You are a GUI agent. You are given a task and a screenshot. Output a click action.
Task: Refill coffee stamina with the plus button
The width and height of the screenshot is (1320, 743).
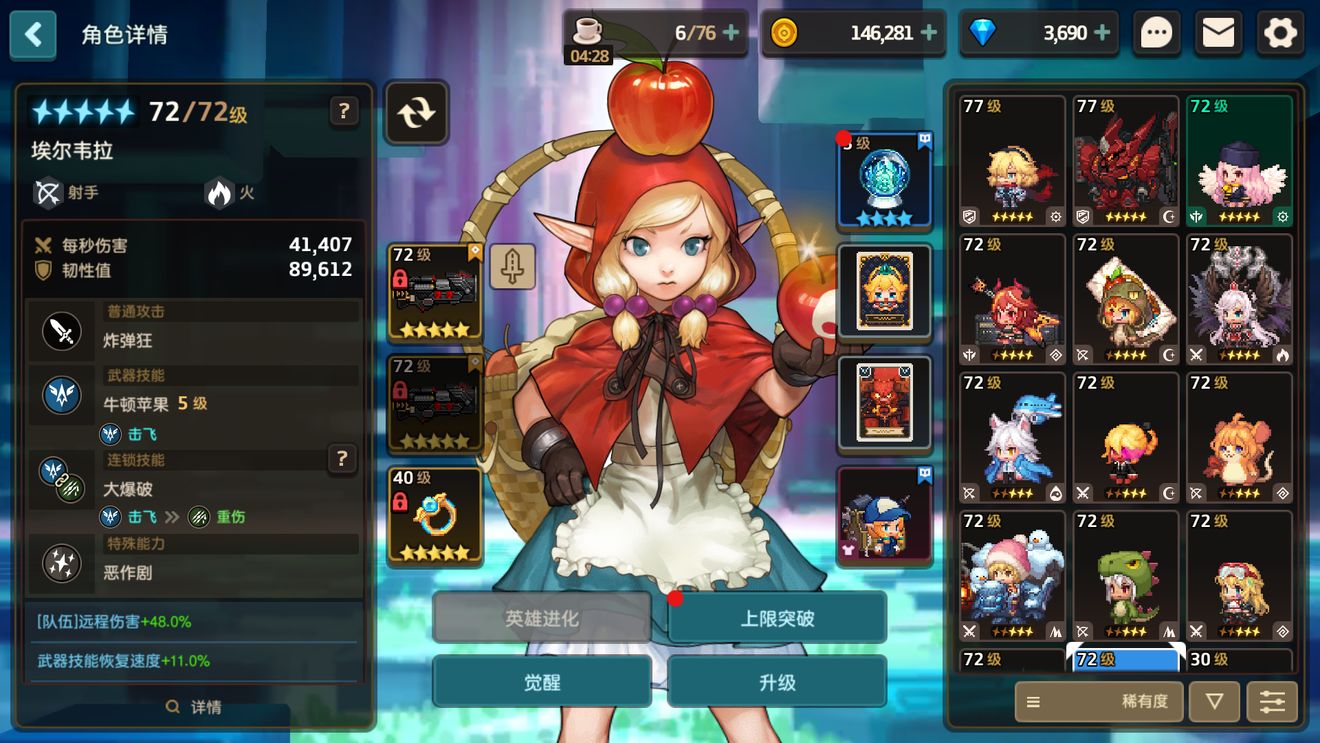[x=731, y=33]
